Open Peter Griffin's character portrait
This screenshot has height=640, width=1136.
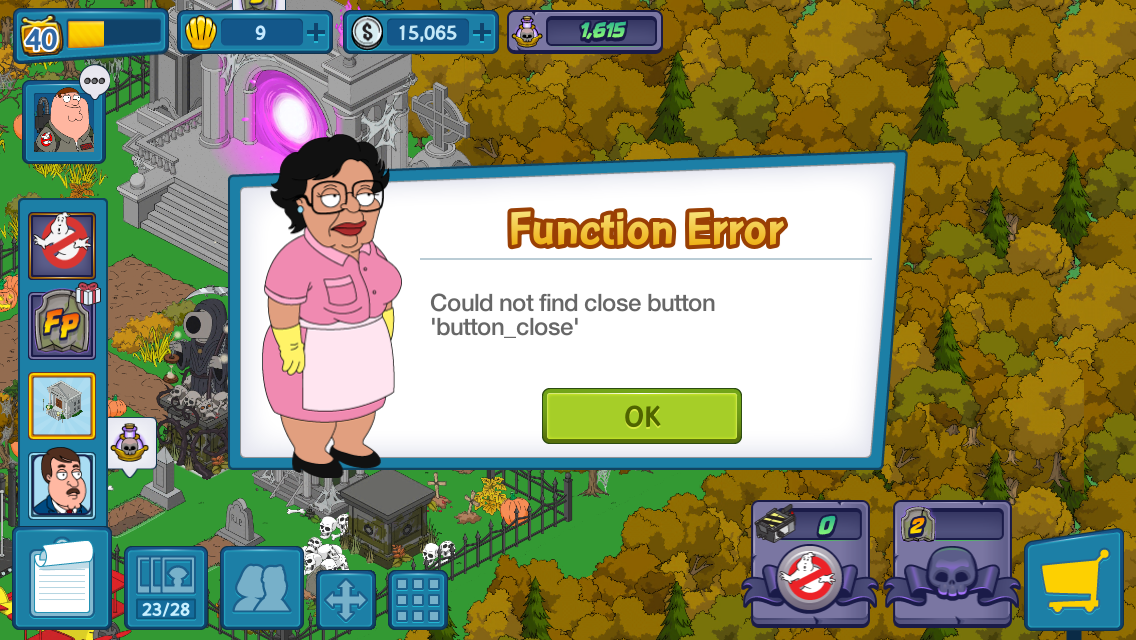tap(63, 122)
